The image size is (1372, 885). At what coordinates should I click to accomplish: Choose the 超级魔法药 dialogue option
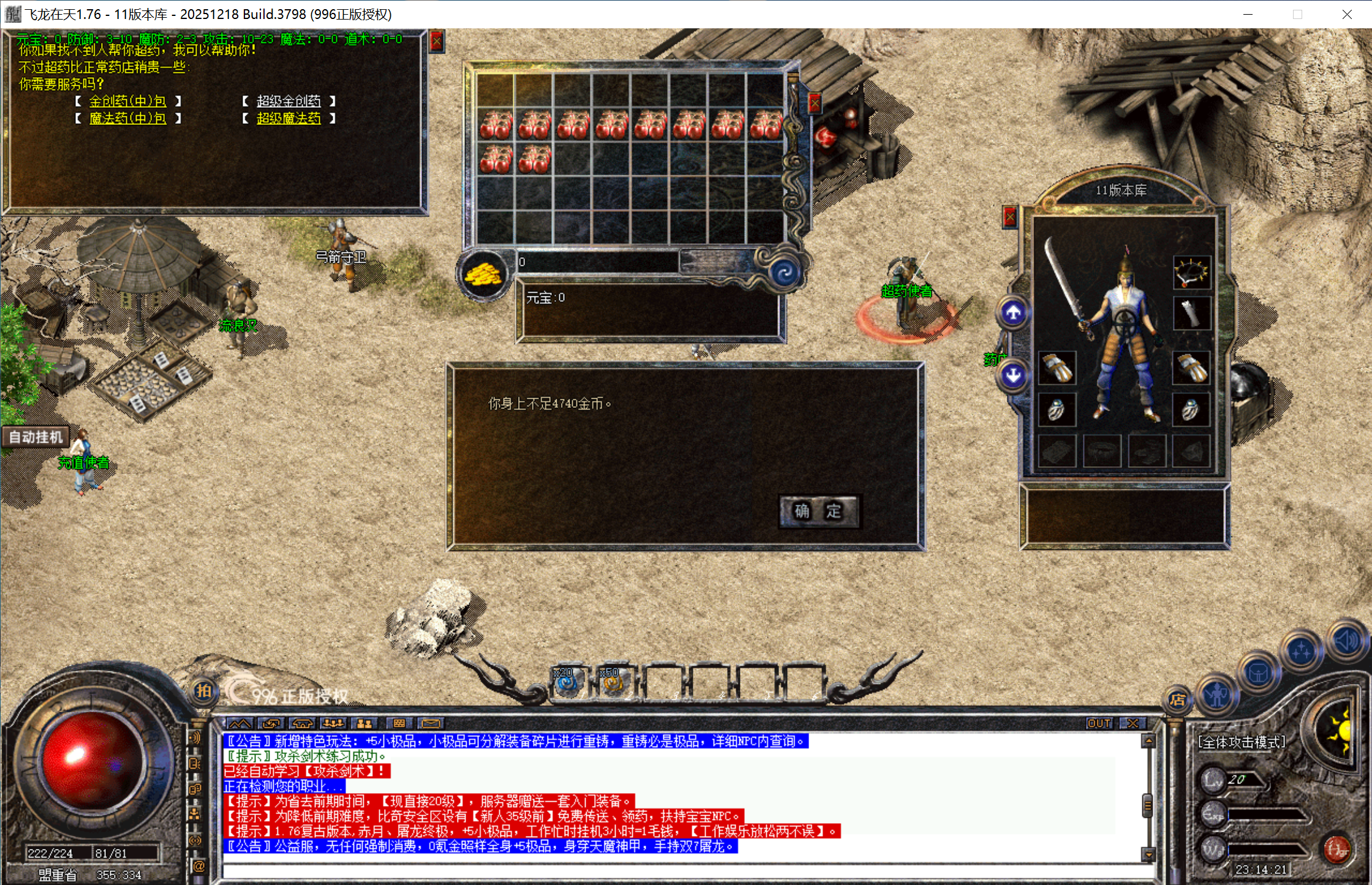tap(288, 118)
